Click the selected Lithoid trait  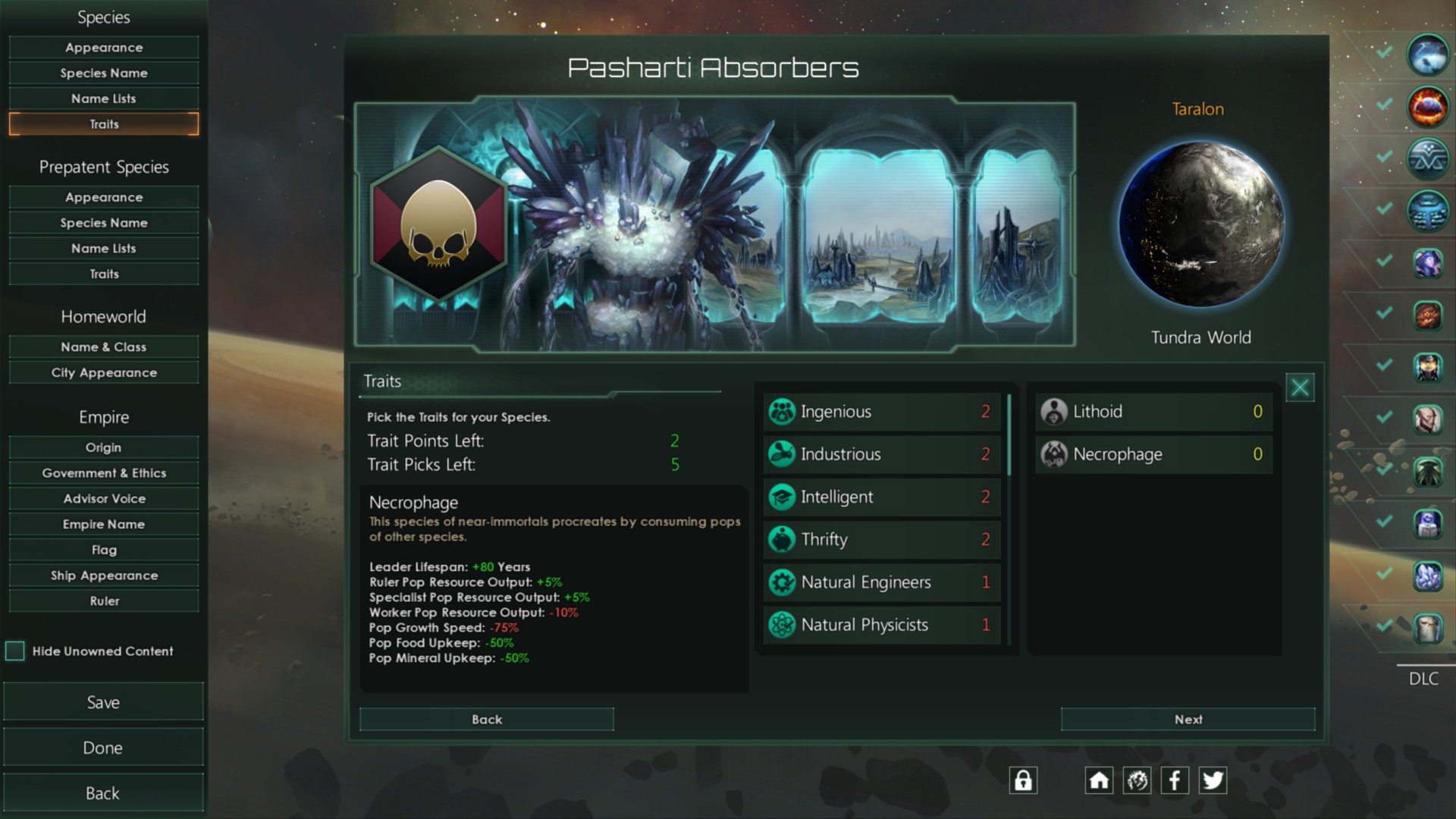1153,412
